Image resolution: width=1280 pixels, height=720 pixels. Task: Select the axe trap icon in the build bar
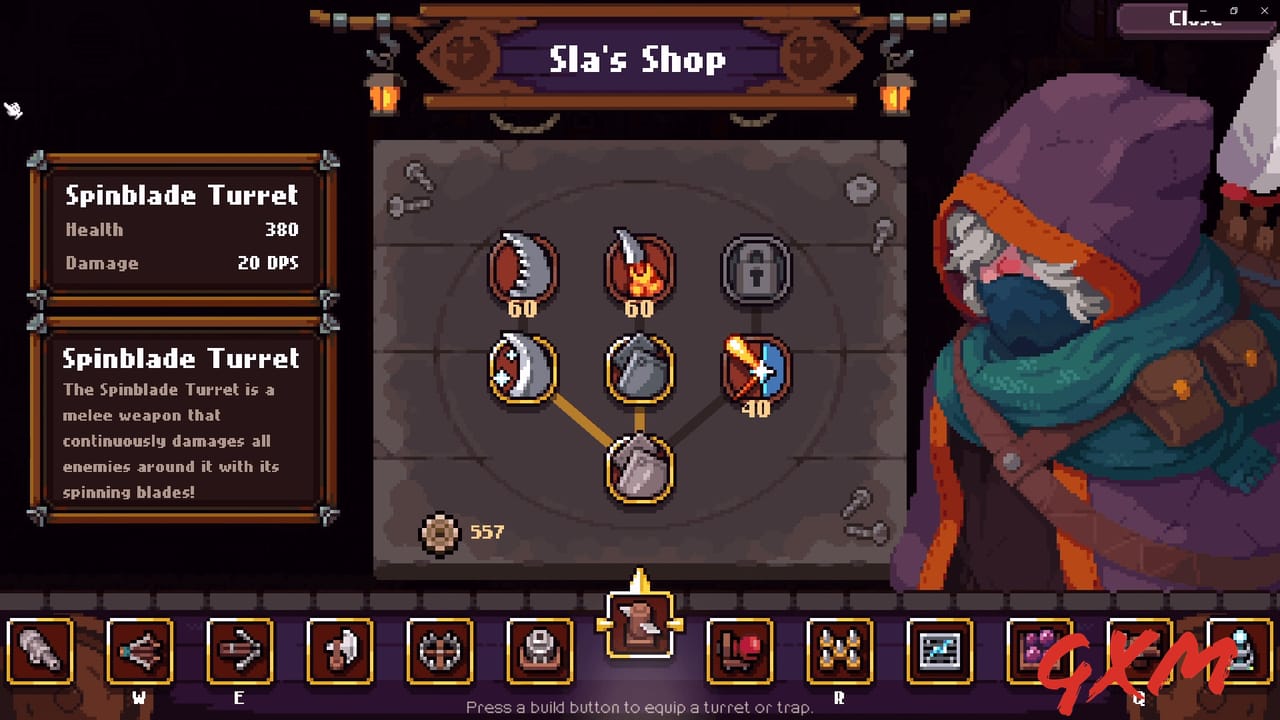pos(338,652)
